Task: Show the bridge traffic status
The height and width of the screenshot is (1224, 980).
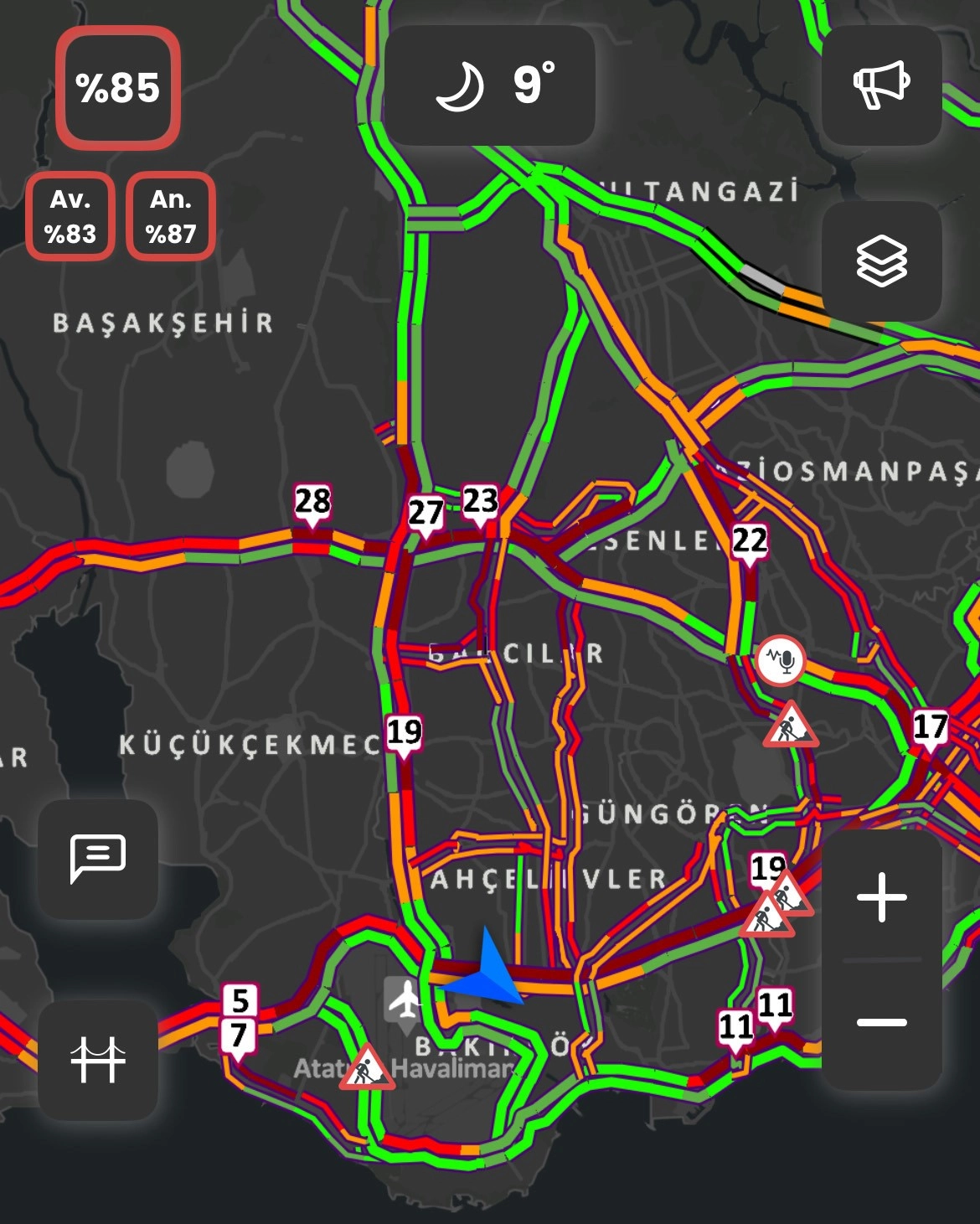Action: coord(98,1059)
